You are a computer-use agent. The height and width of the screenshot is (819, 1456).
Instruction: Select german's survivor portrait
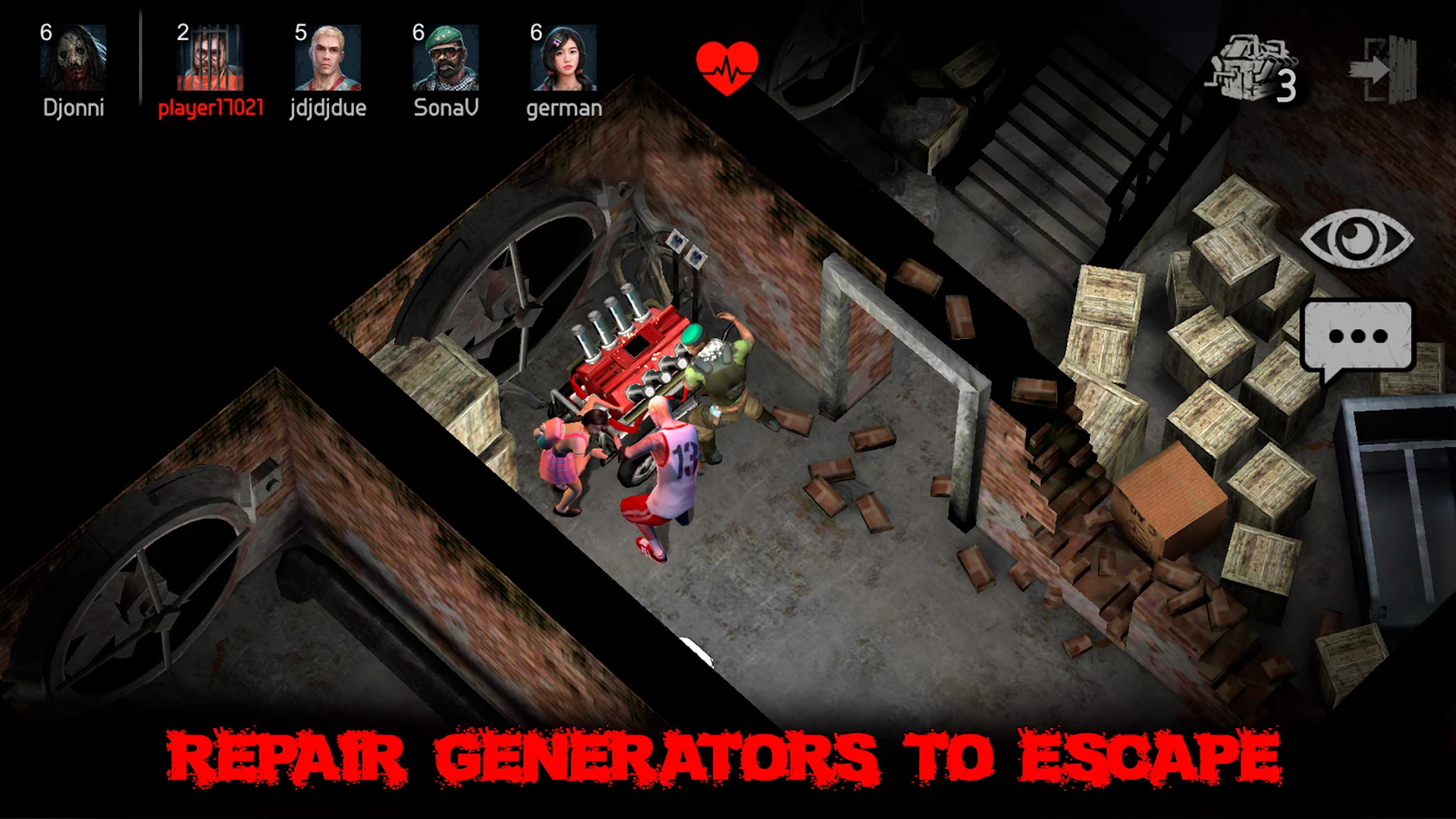point(563,57)
